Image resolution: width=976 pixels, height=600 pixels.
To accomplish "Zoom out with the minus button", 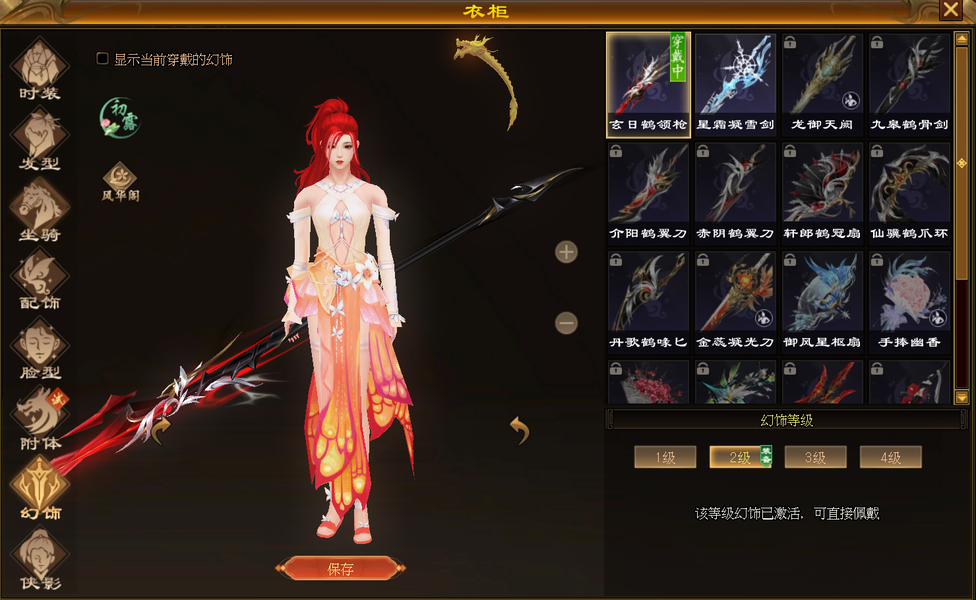I will pos(566,323).
